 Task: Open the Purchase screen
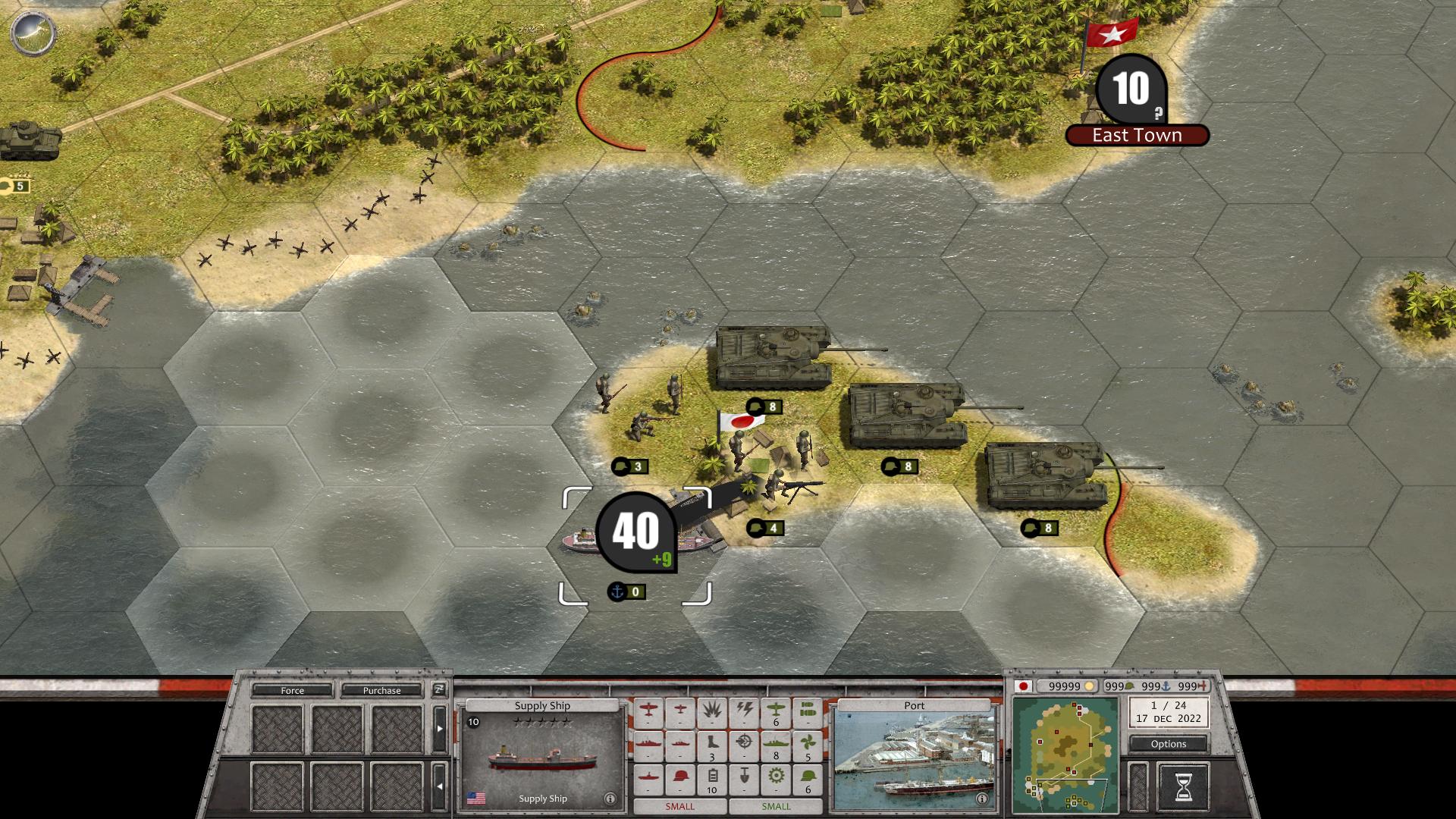[381, 691]
